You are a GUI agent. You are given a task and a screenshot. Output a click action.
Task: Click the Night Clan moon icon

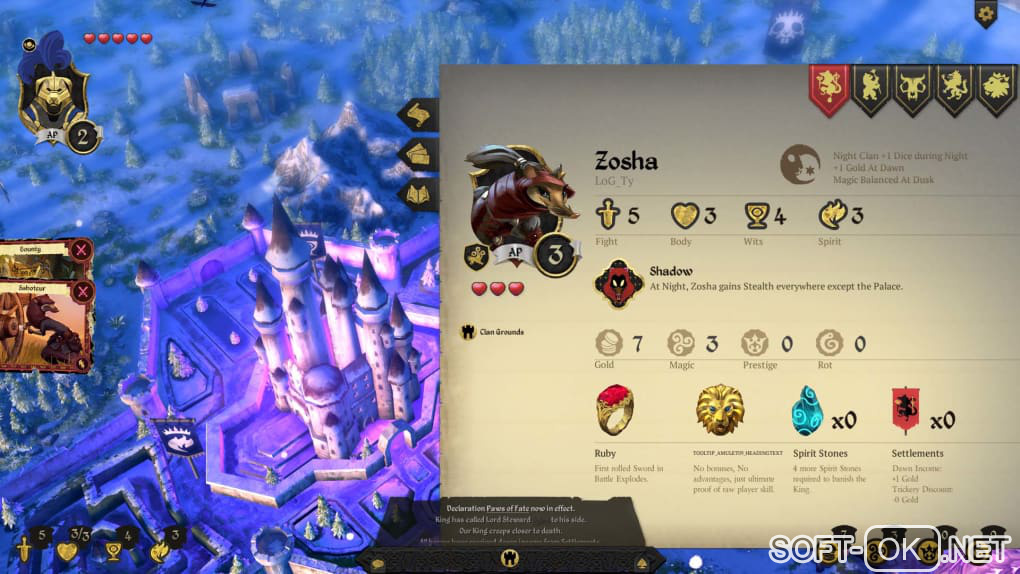click(801, 166)
